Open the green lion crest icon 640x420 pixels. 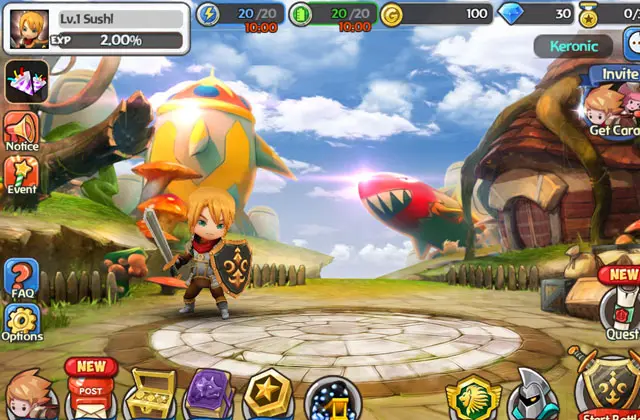click(470, 397)
